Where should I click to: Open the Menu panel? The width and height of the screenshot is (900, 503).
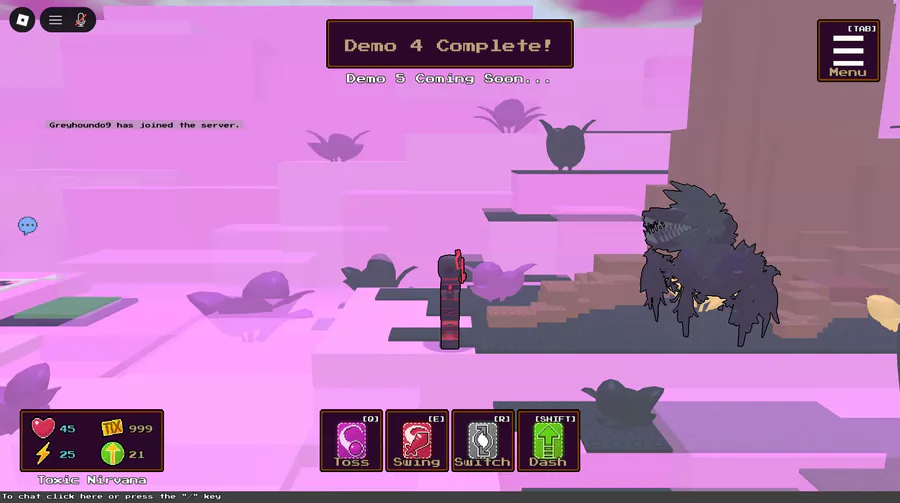click(x=848, y=51)
